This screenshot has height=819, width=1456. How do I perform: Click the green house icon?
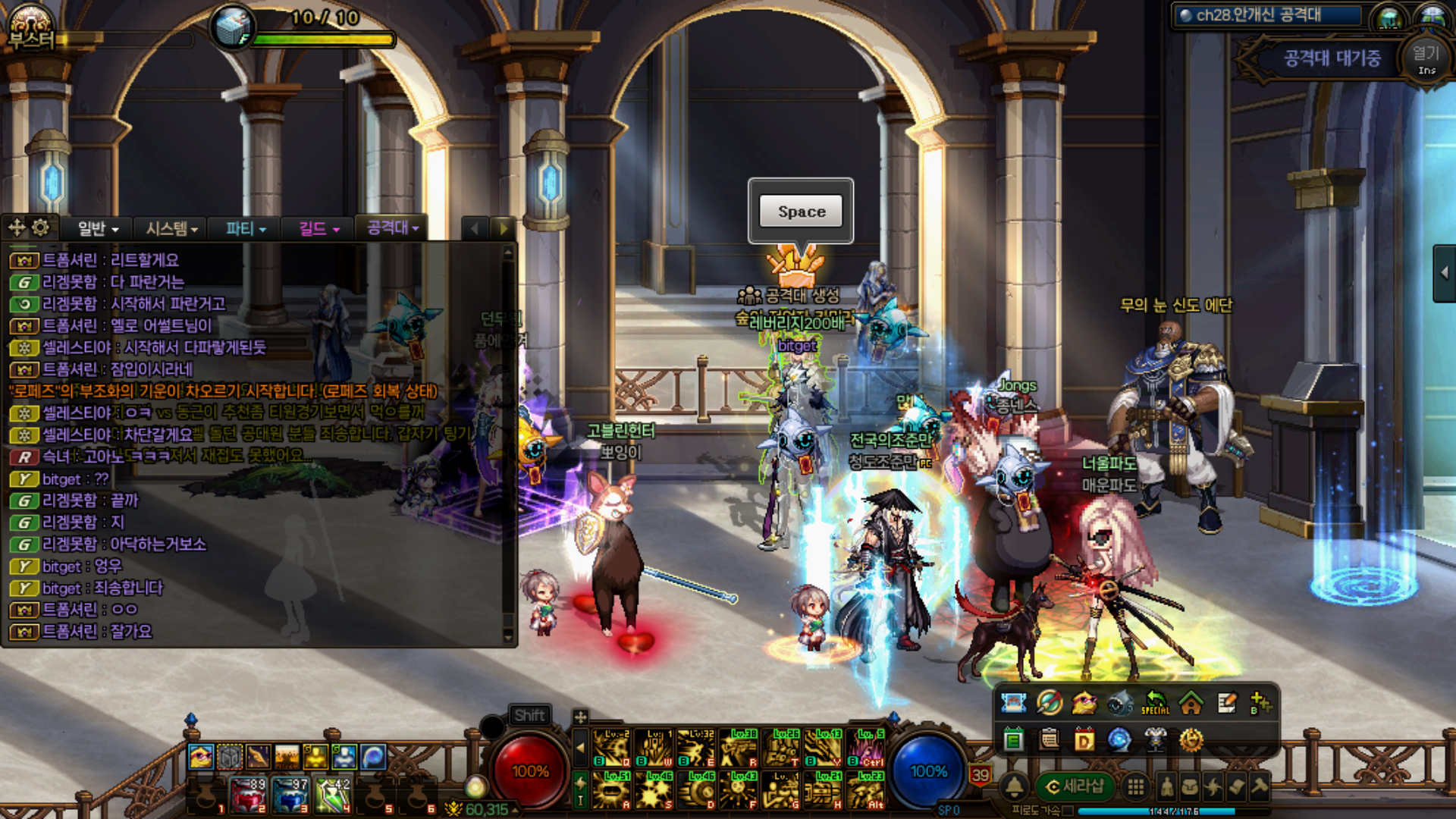(x=1191, y=704)
